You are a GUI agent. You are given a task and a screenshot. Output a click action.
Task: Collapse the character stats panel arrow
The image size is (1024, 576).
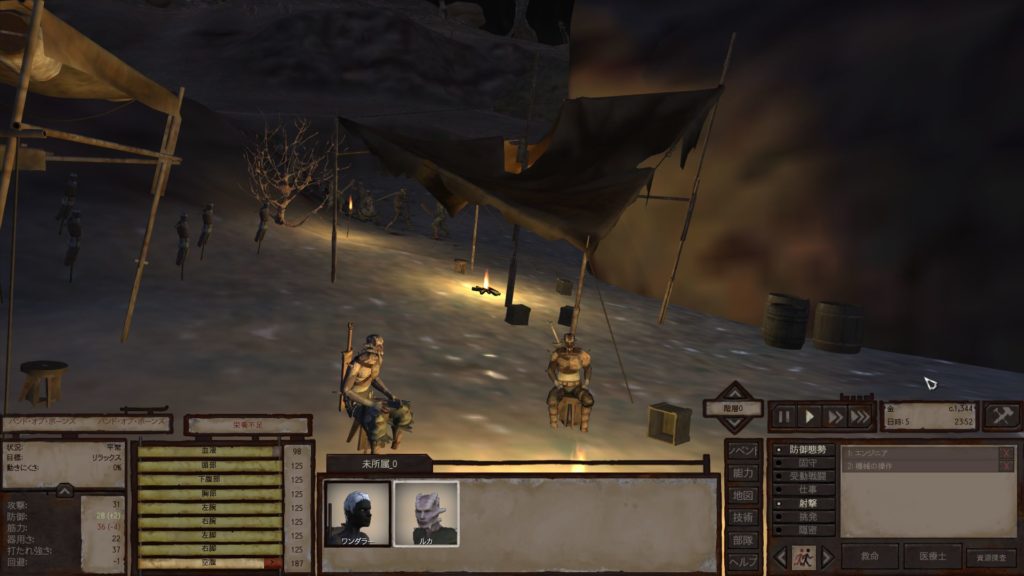coord(64,490)
